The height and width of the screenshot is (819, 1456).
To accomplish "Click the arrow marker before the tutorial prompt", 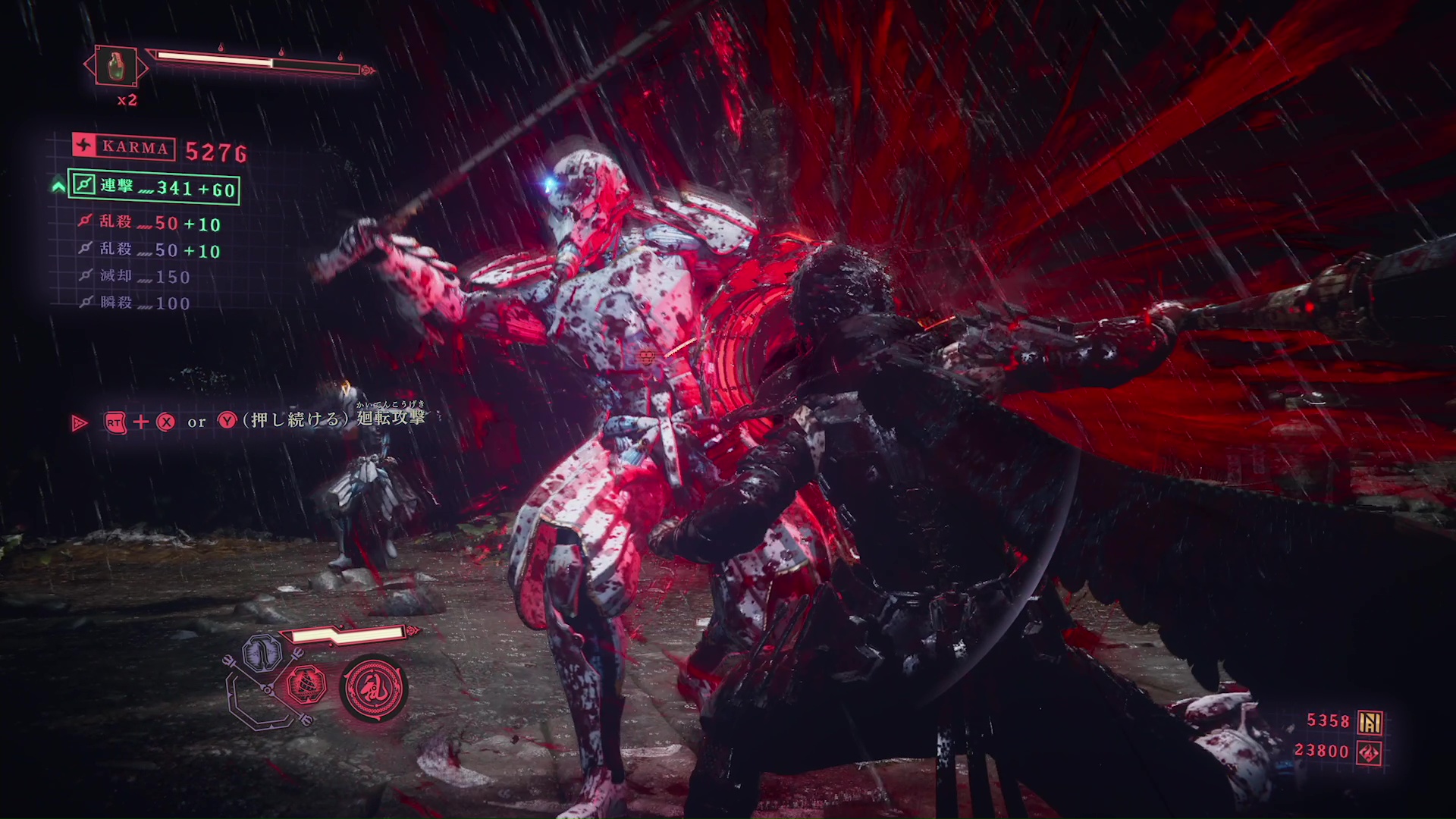I will click(x=79, y=422).
